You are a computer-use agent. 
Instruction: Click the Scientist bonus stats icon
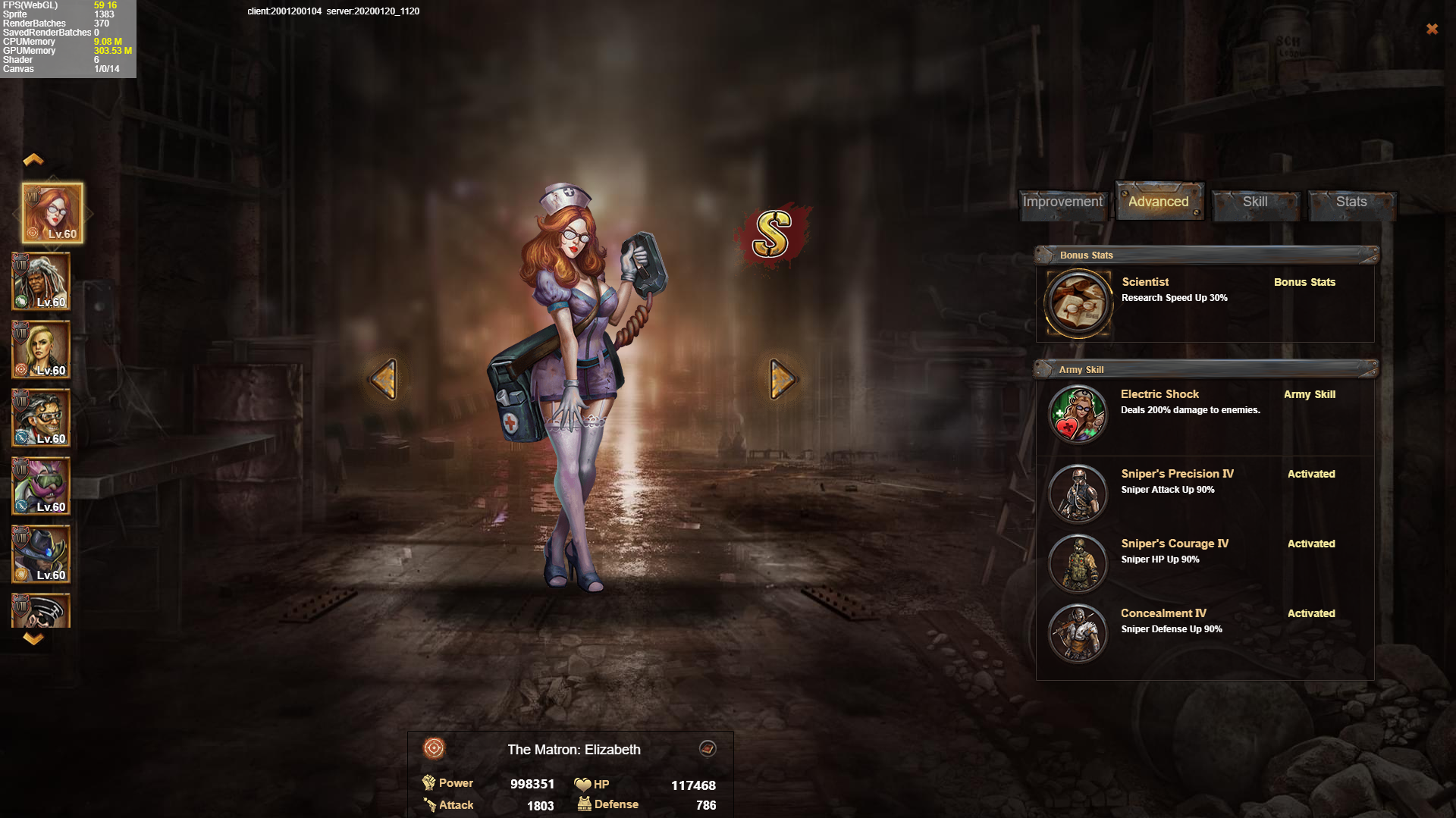click(x=1078, y=303)
